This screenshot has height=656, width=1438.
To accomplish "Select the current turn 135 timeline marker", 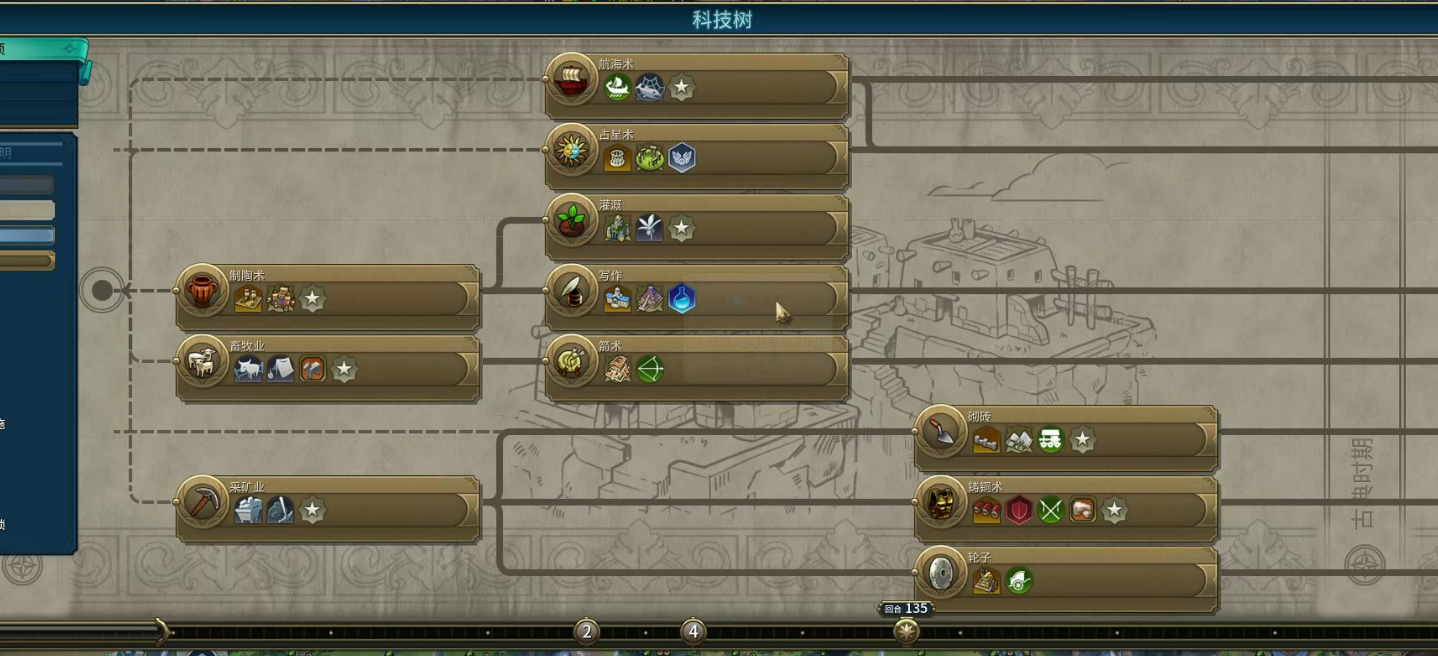I will (x=906, y=631).
